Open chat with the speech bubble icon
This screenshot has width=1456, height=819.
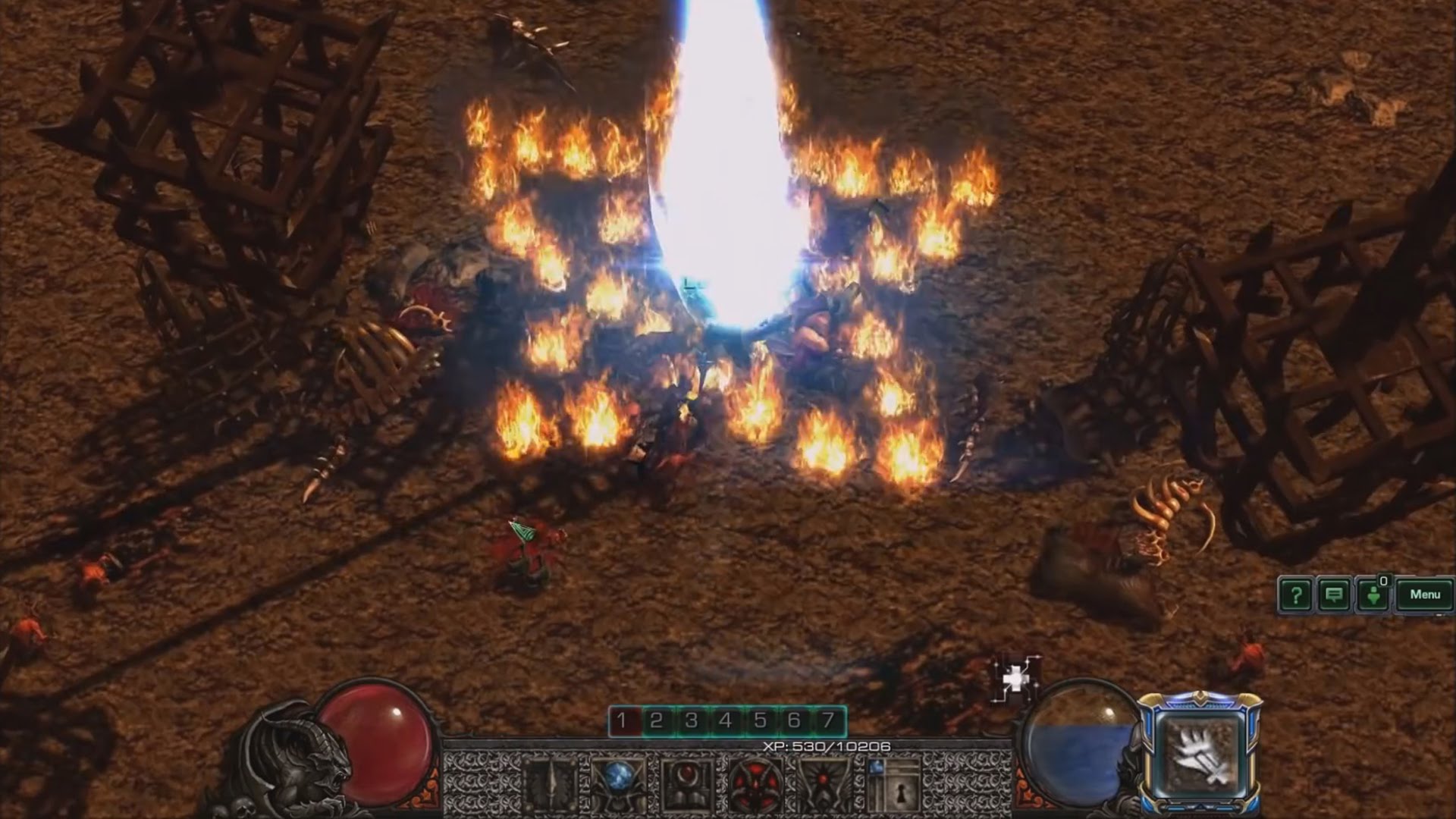click(x=1334, y=595)
